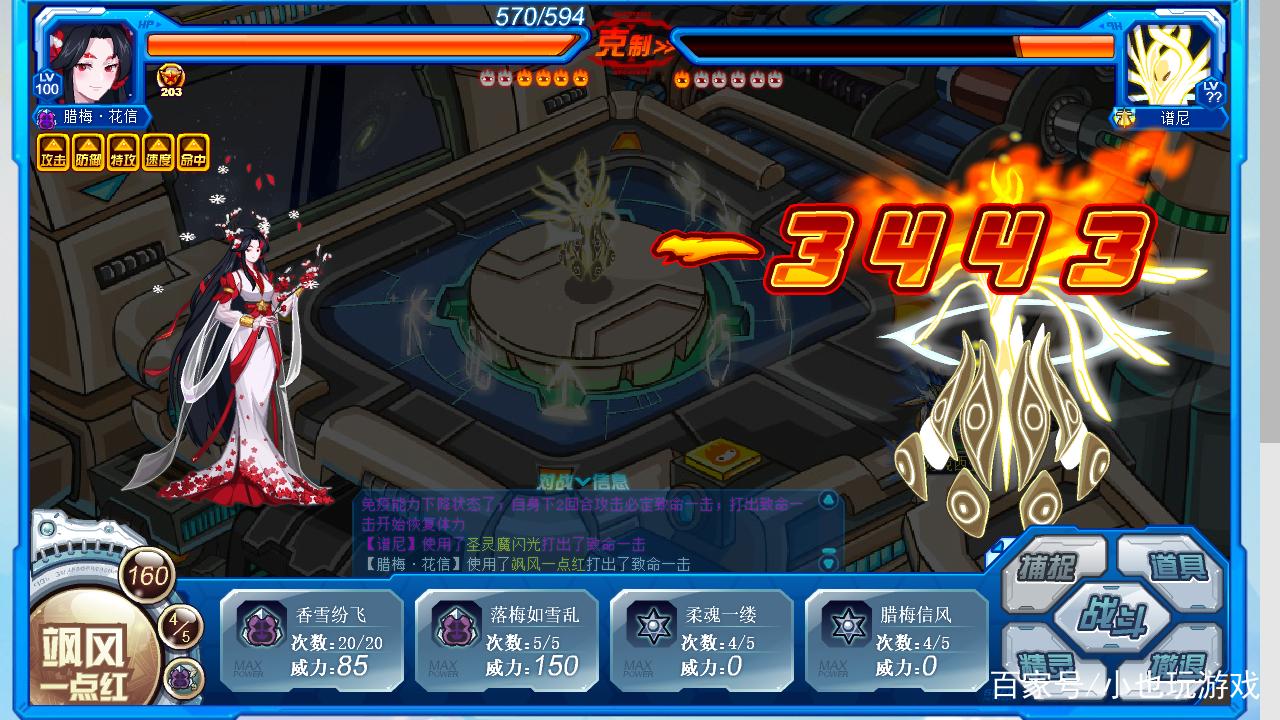Click the 谱尼 enemy portrait
The image size is (1280, 720).
(1166, 62)
